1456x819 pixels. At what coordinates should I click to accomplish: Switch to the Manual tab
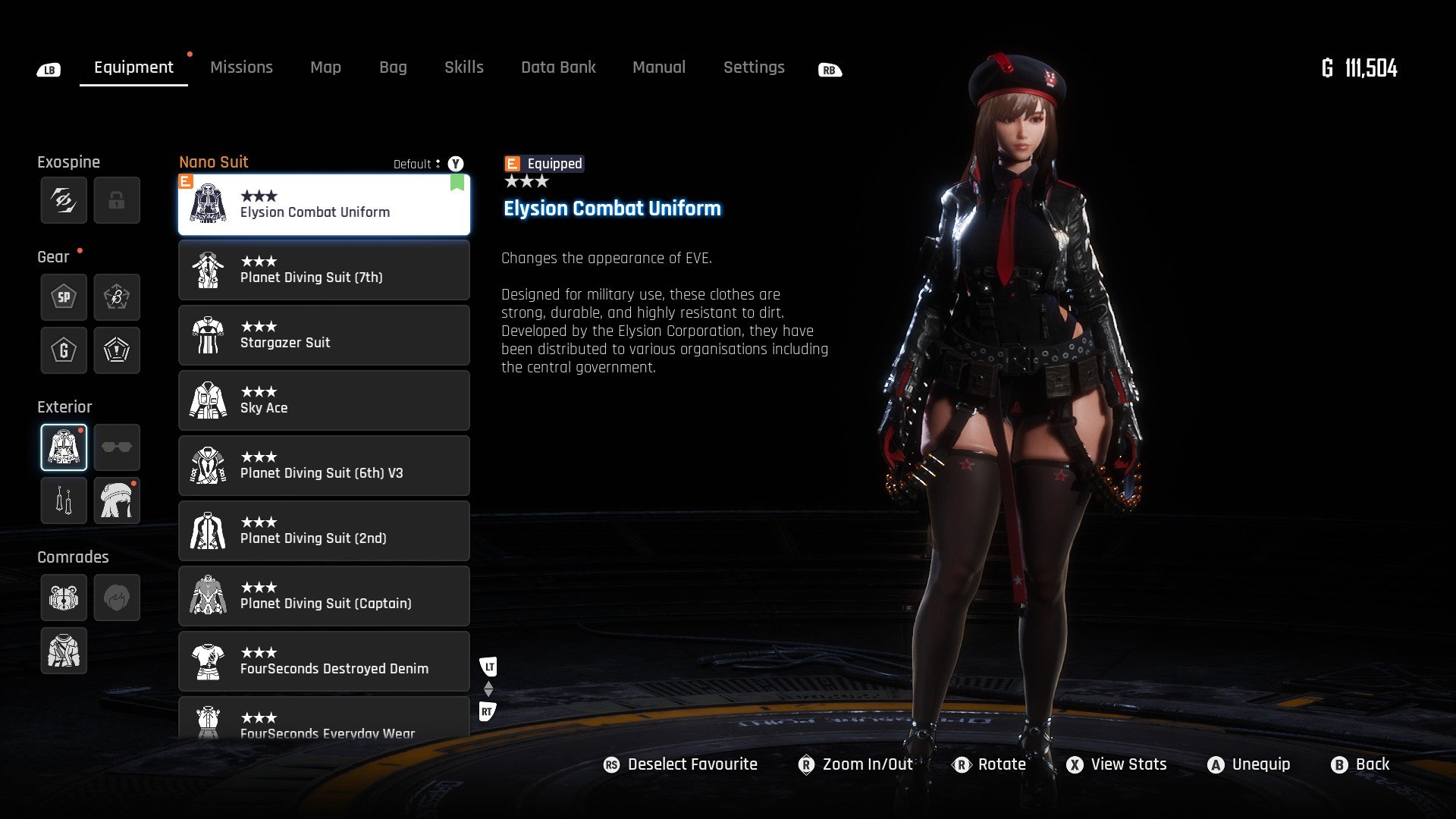pyautogui.click(x=658, y=67)
